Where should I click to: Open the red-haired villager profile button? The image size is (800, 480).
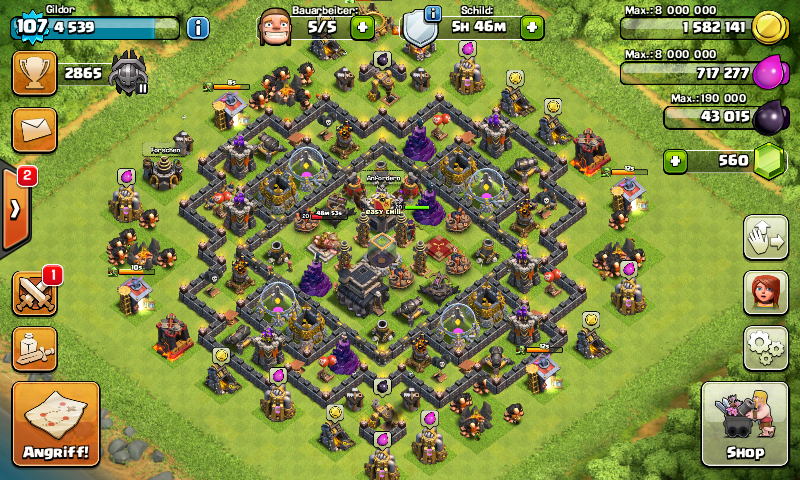pyautogui.click(x=765, y=292)
